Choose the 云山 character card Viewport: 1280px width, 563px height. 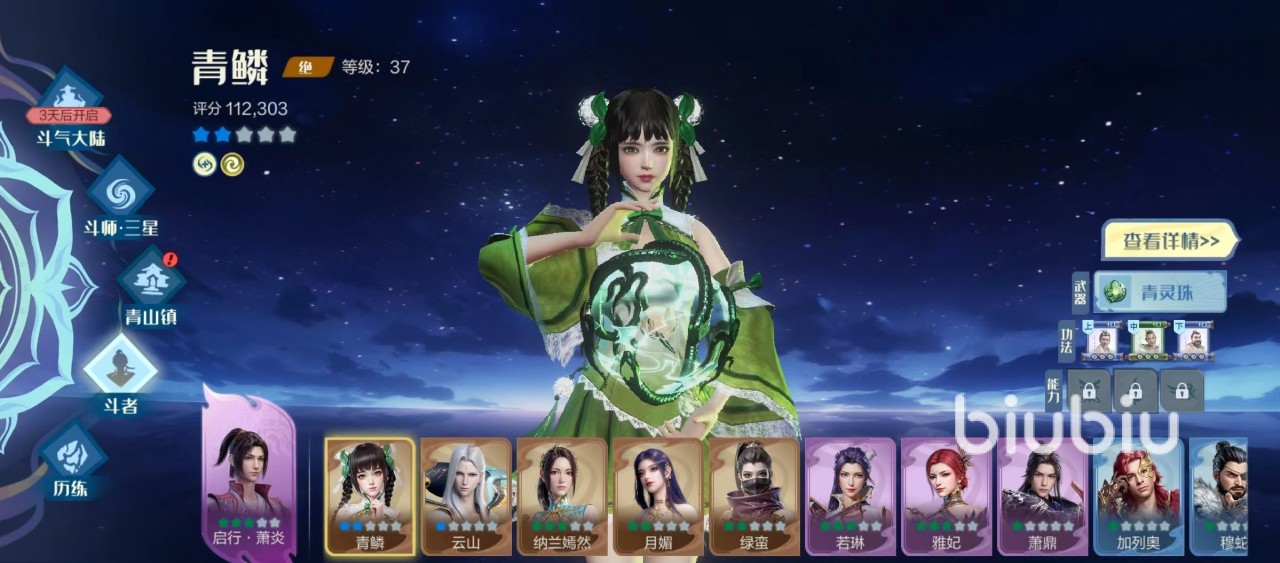(x=466, y=495)
